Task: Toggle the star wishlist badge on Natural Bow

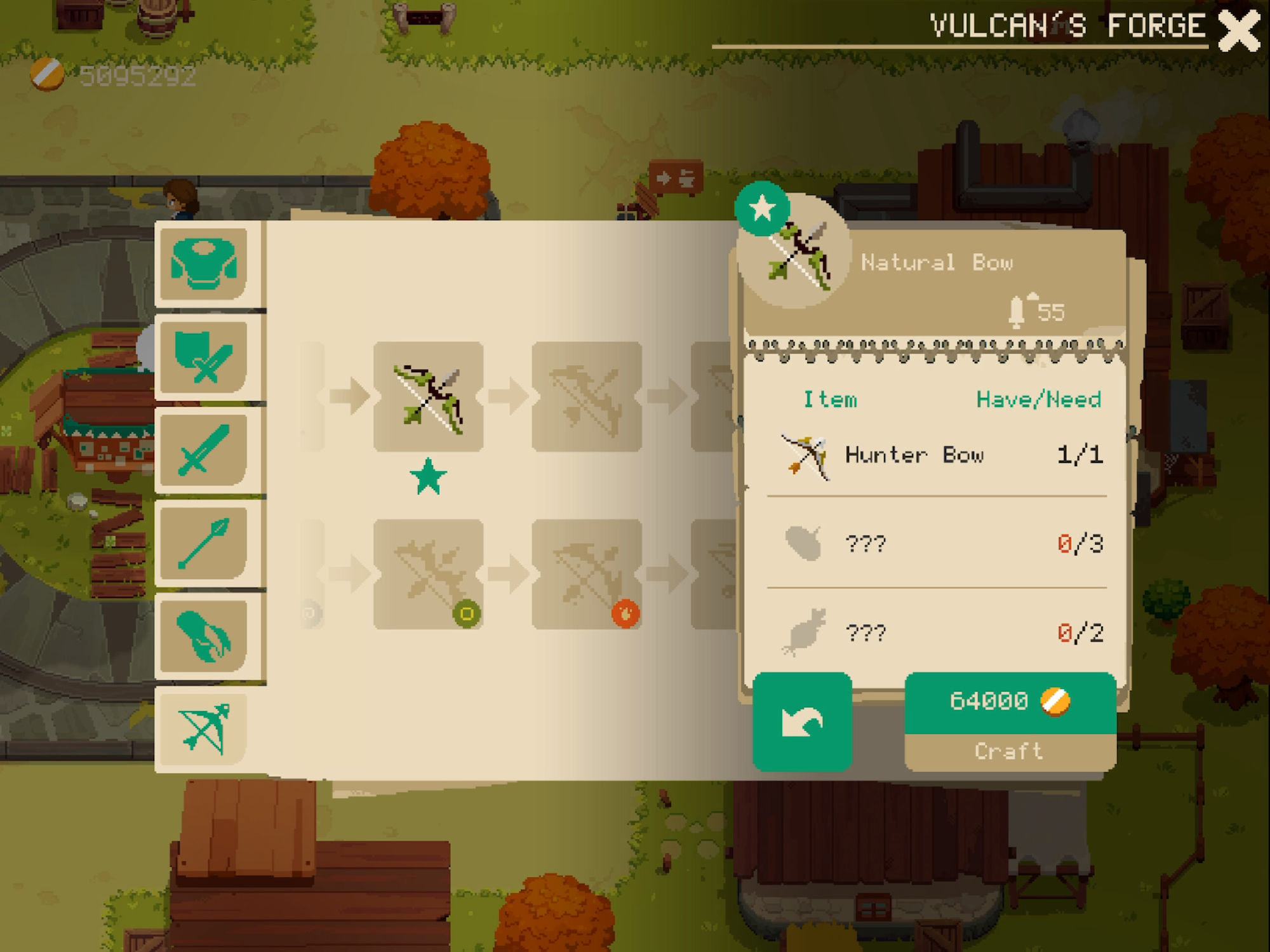Action: tap(762, 208)
